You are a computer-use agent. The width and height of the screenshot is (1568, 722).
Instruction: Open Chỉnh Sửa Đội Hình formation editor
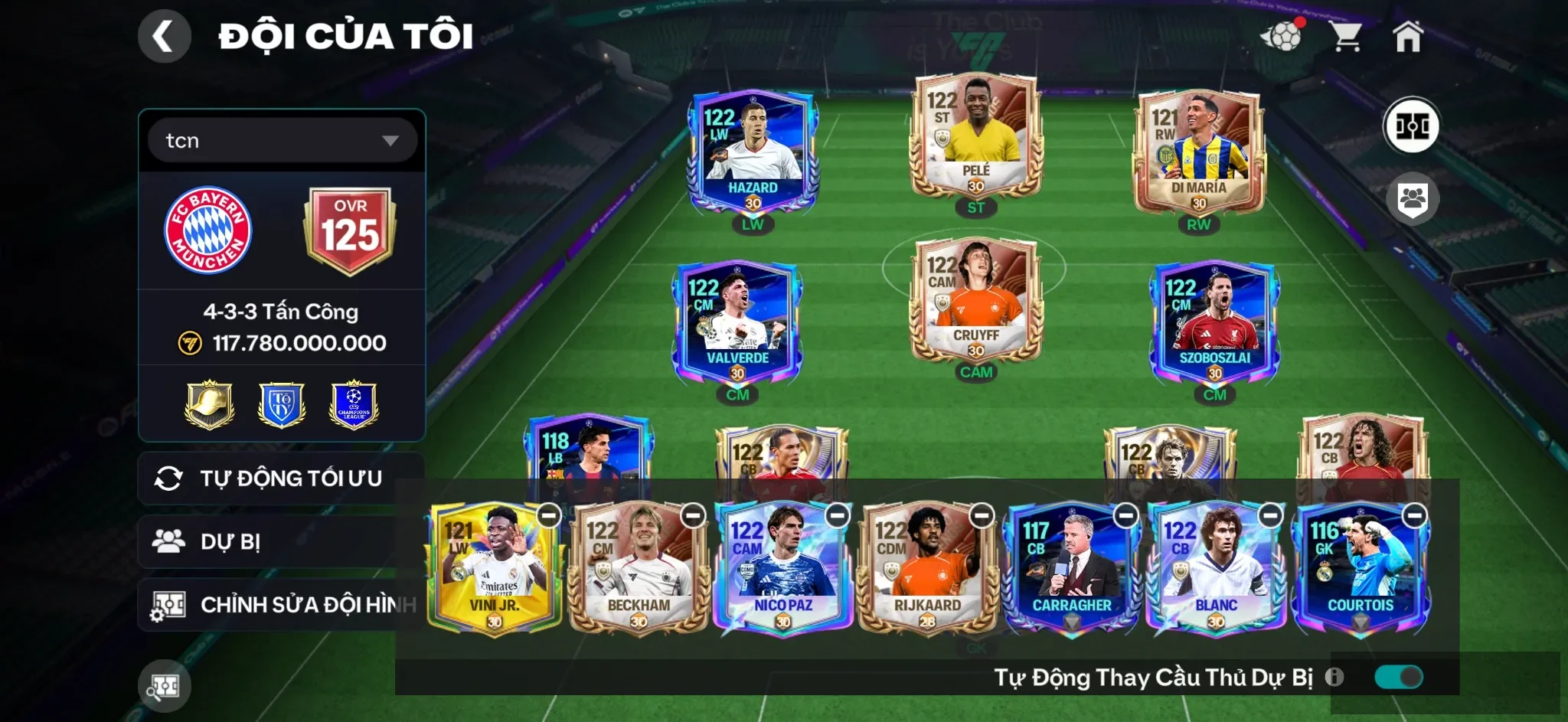tap(280, 605)
